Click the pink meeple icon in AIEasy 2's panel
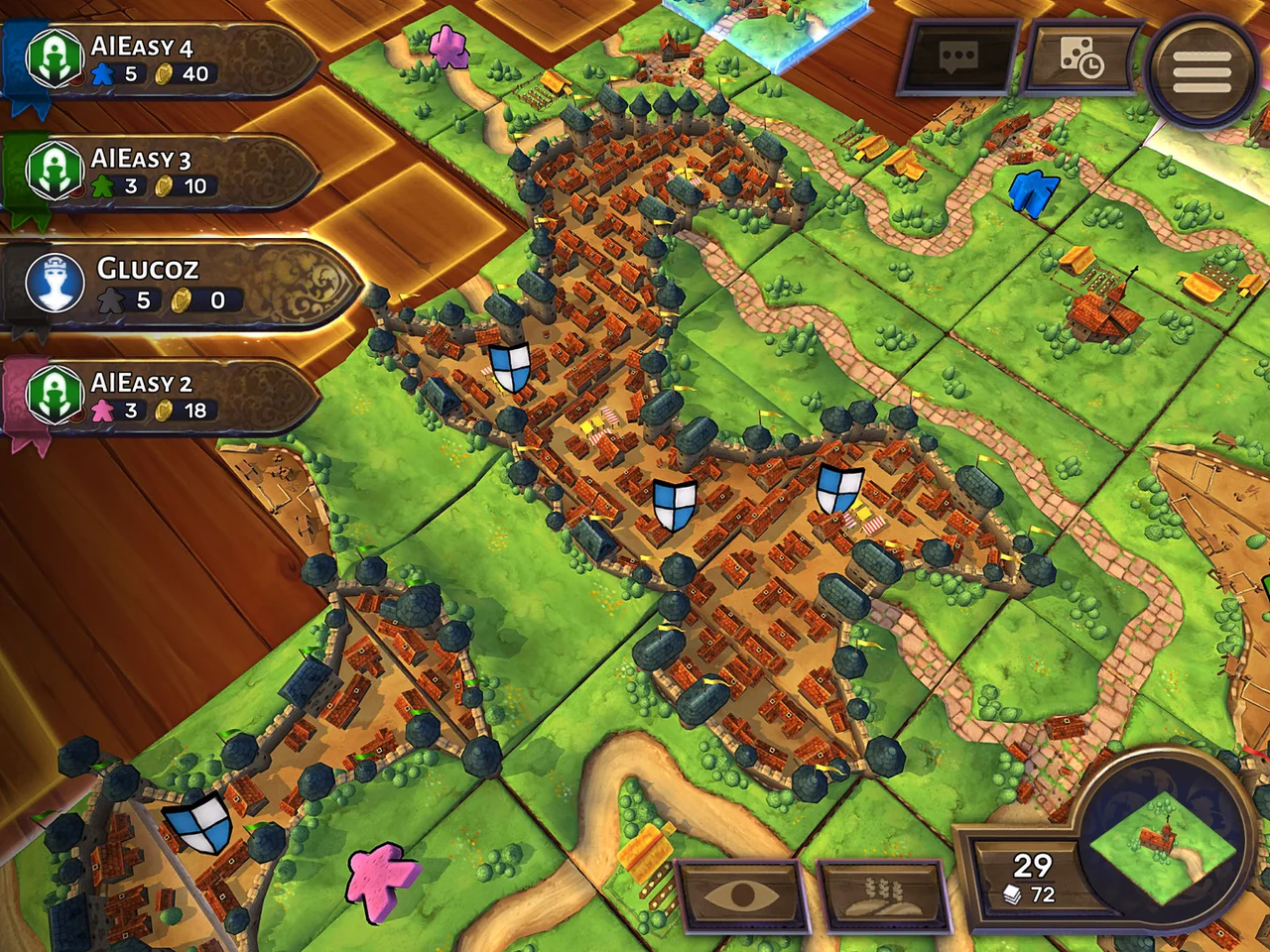Viewport: 1270px width, 952px height. coord(106,412)
